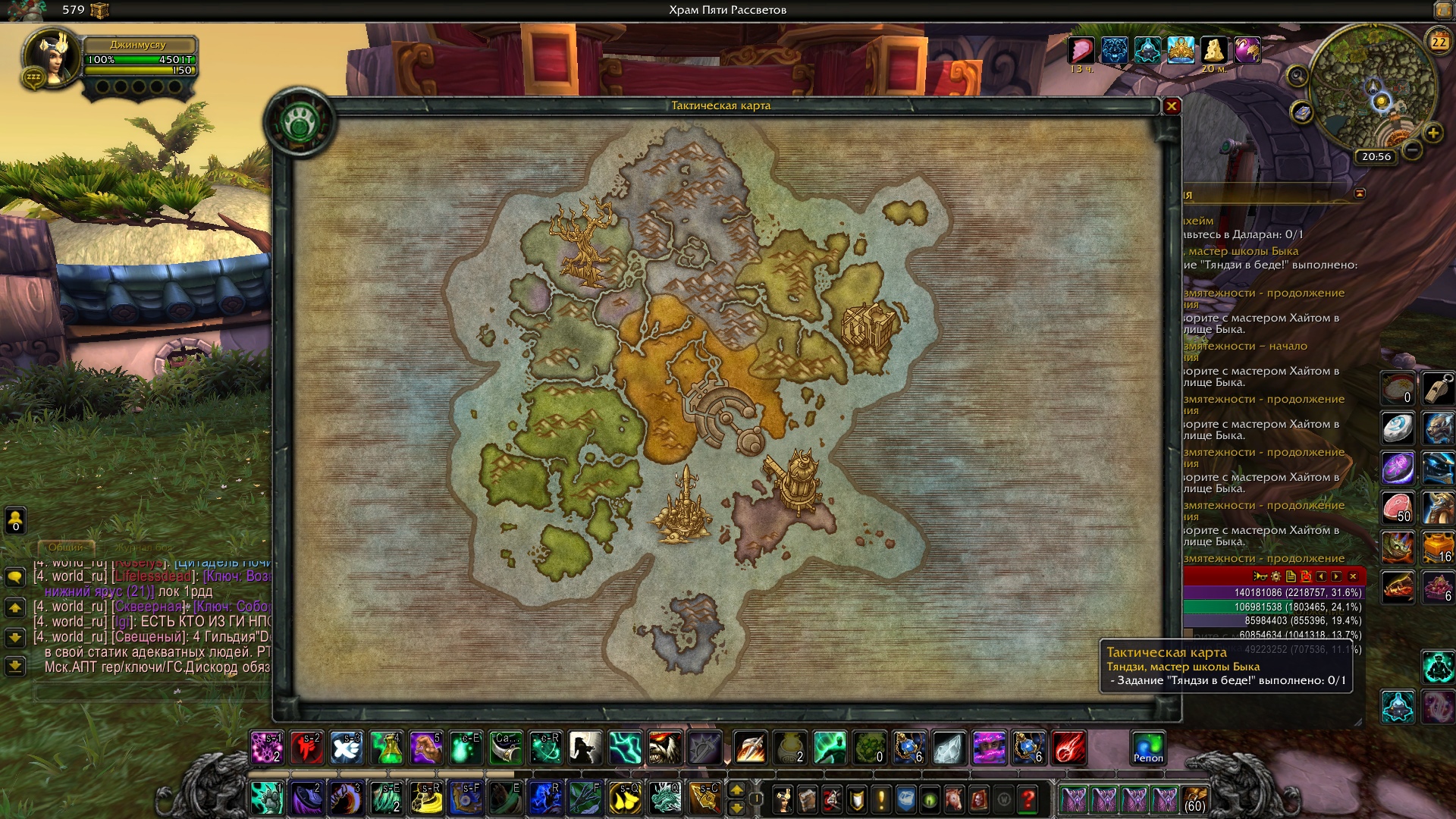Zoom in on the minimap
Image resolution: width=1456 pixels, height=819 pixels.
[1432, 133]
